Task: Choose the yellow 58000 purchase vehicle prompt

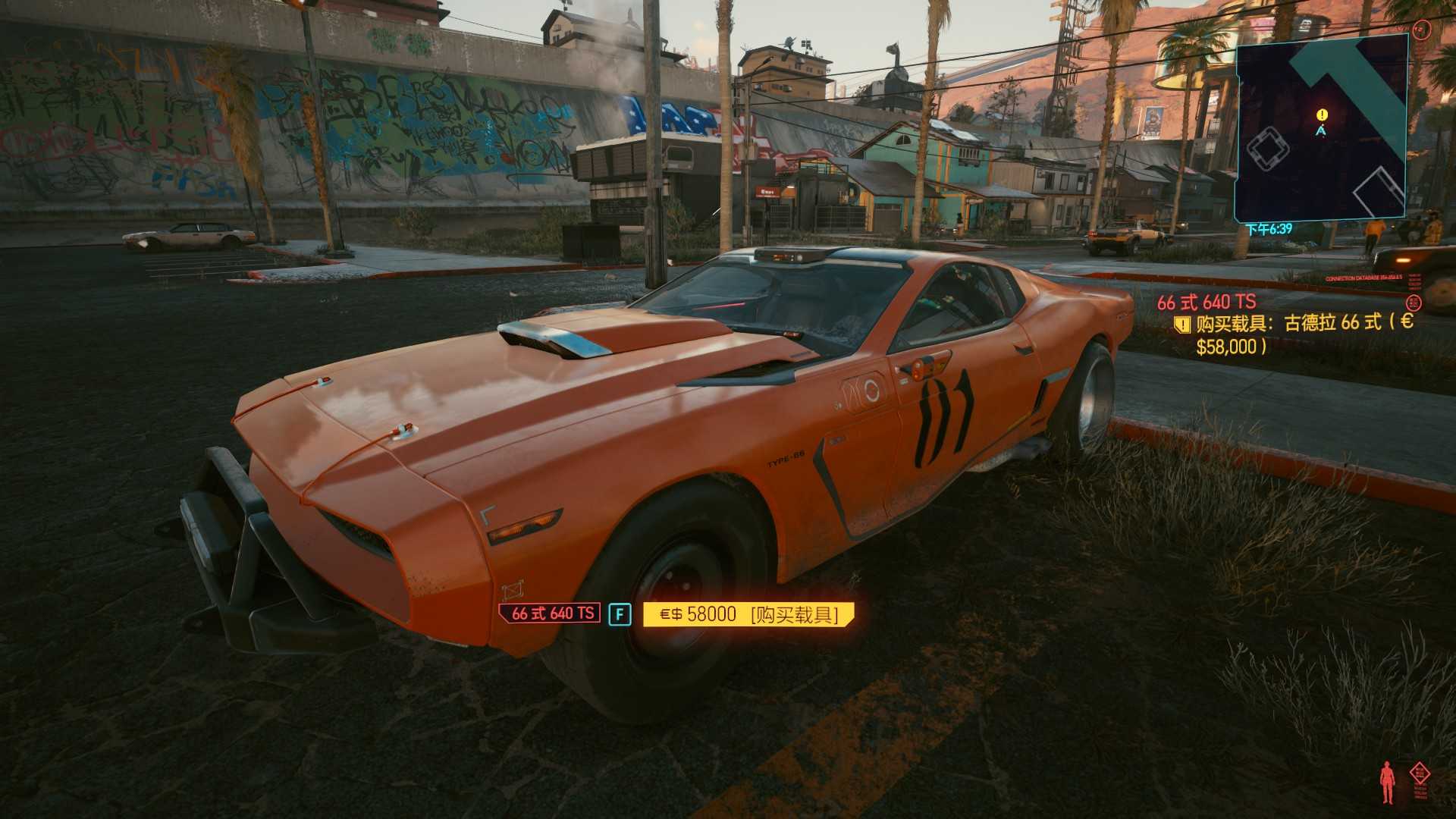Action: pyautogui.click(x=748, y=614)
